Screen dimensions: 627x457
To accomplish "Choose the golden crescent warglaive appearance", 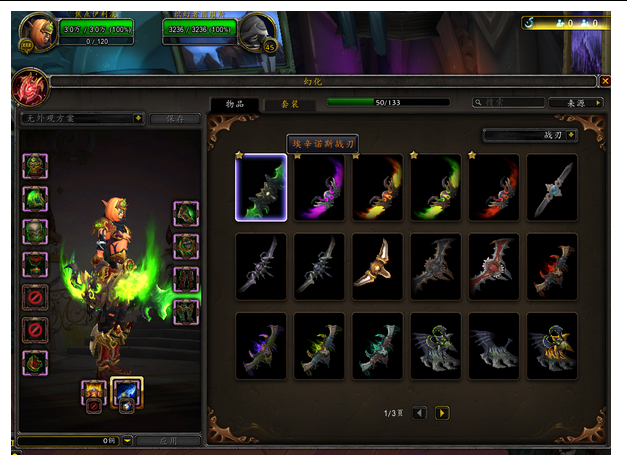I will click(x=378, y=266).
